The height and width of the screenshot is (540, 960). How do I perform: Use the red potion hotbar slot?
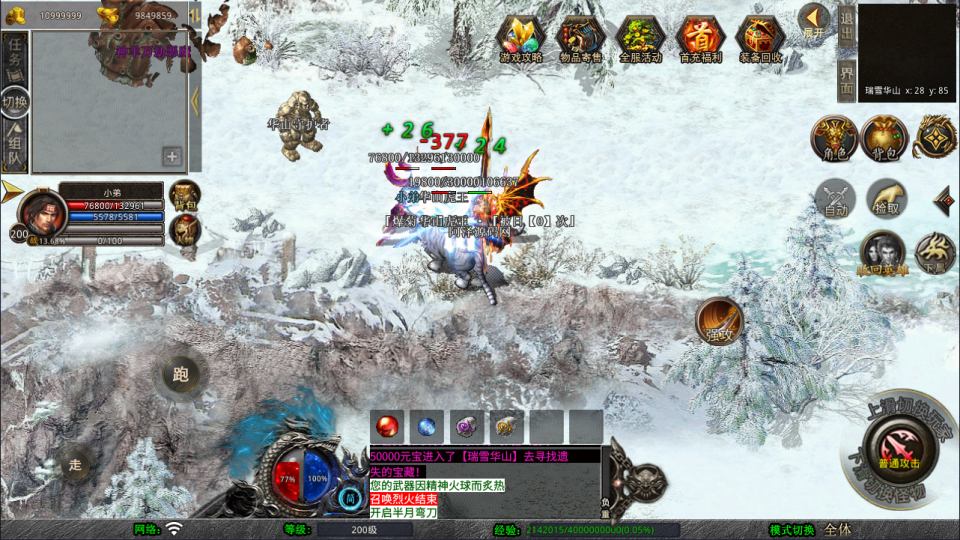click(386, 426)
